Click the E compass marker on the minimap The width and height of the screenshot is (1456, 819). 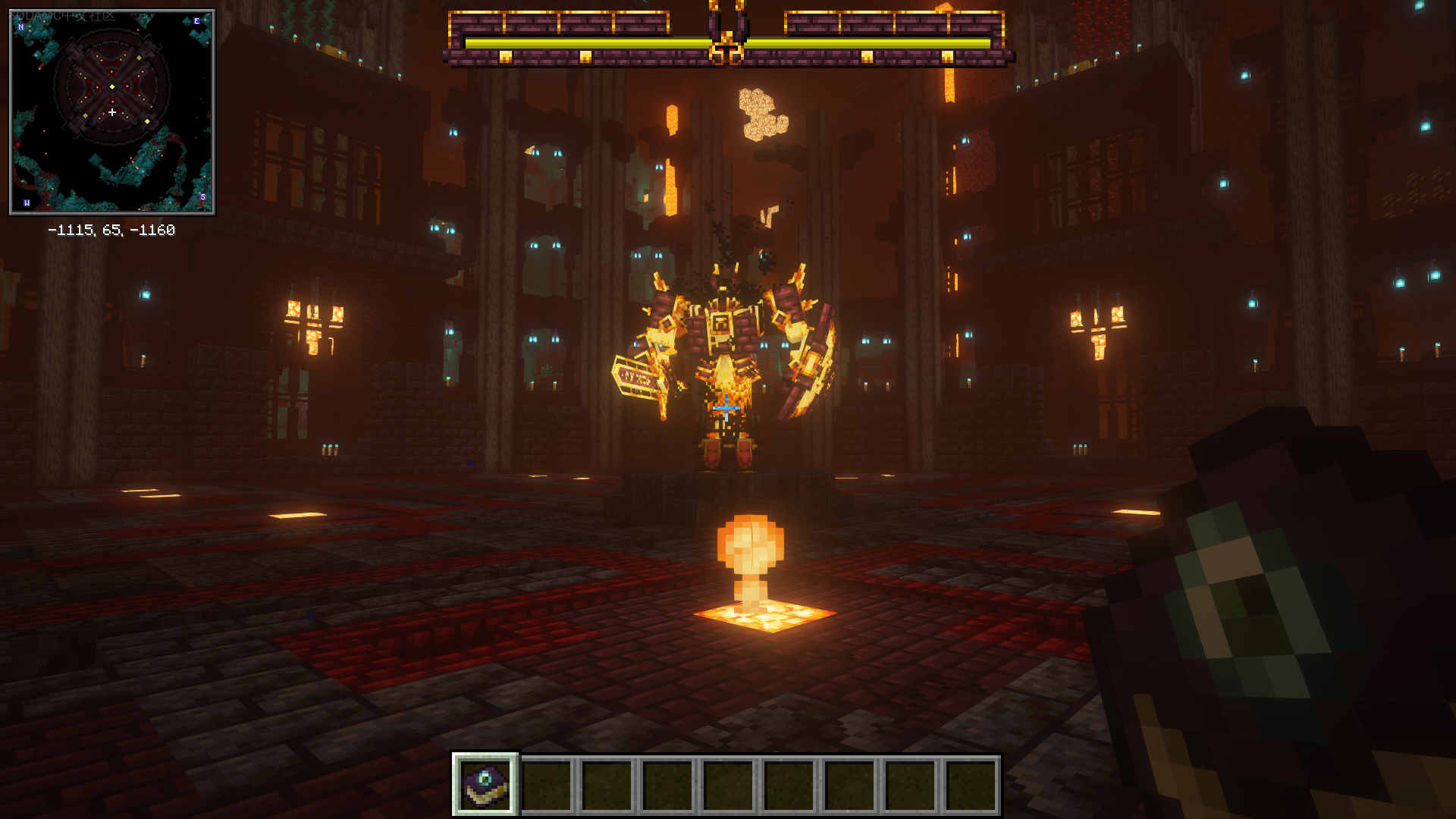click(x=196, y=21)
